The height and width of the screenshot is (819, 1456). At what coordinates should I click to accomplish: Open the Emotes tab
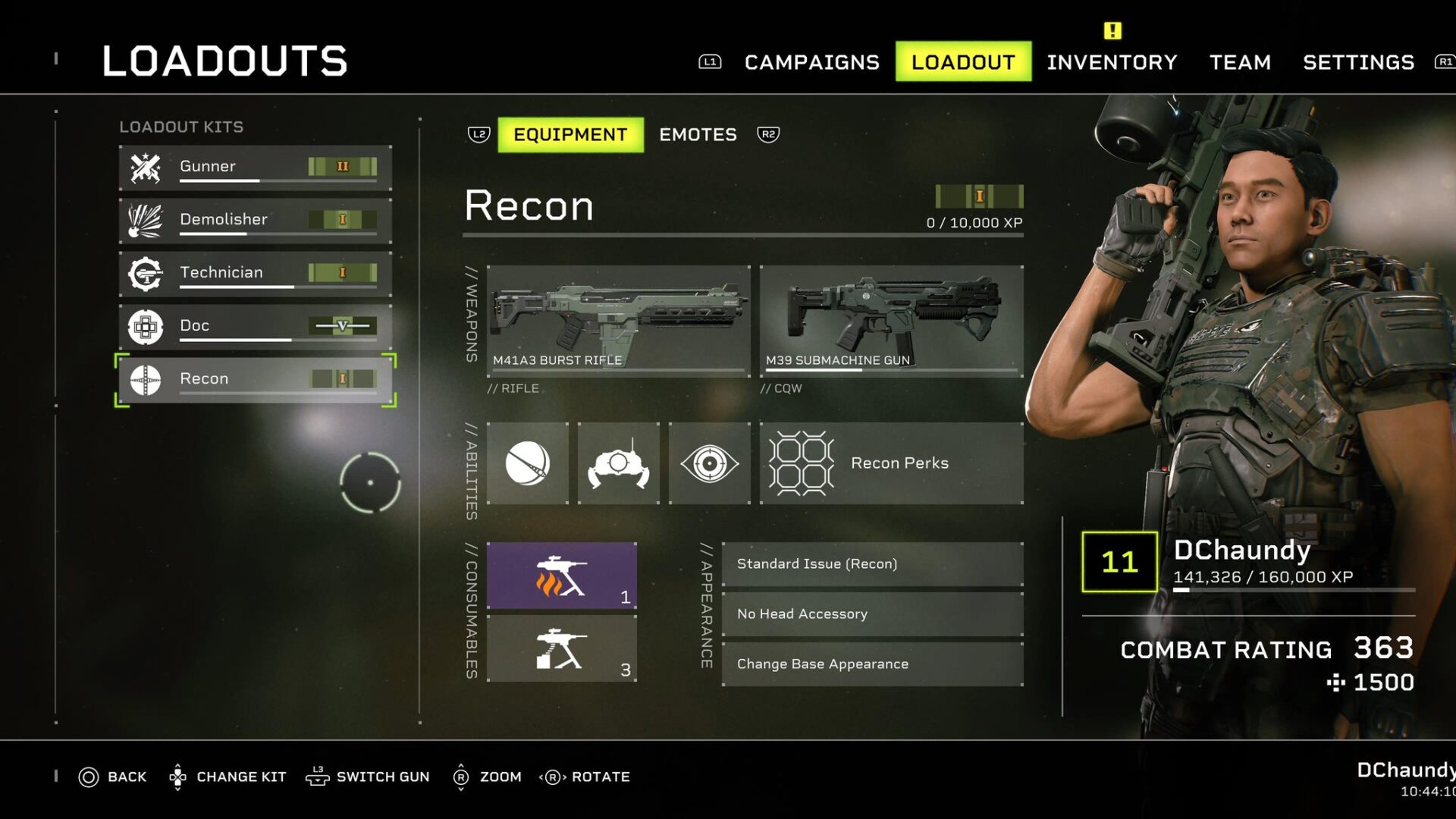697,134
